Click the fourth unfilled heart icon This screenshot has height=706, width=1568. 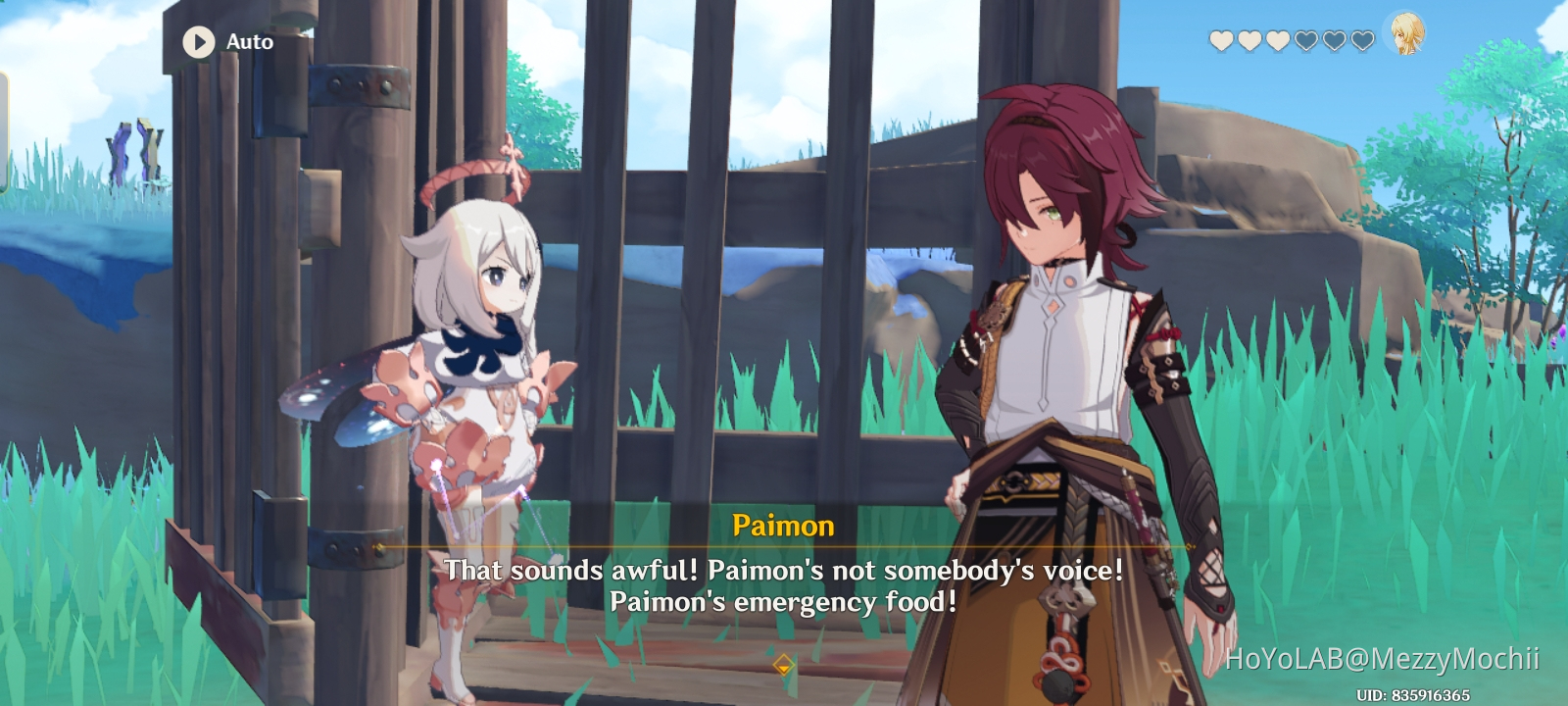tap(1304, 41)
